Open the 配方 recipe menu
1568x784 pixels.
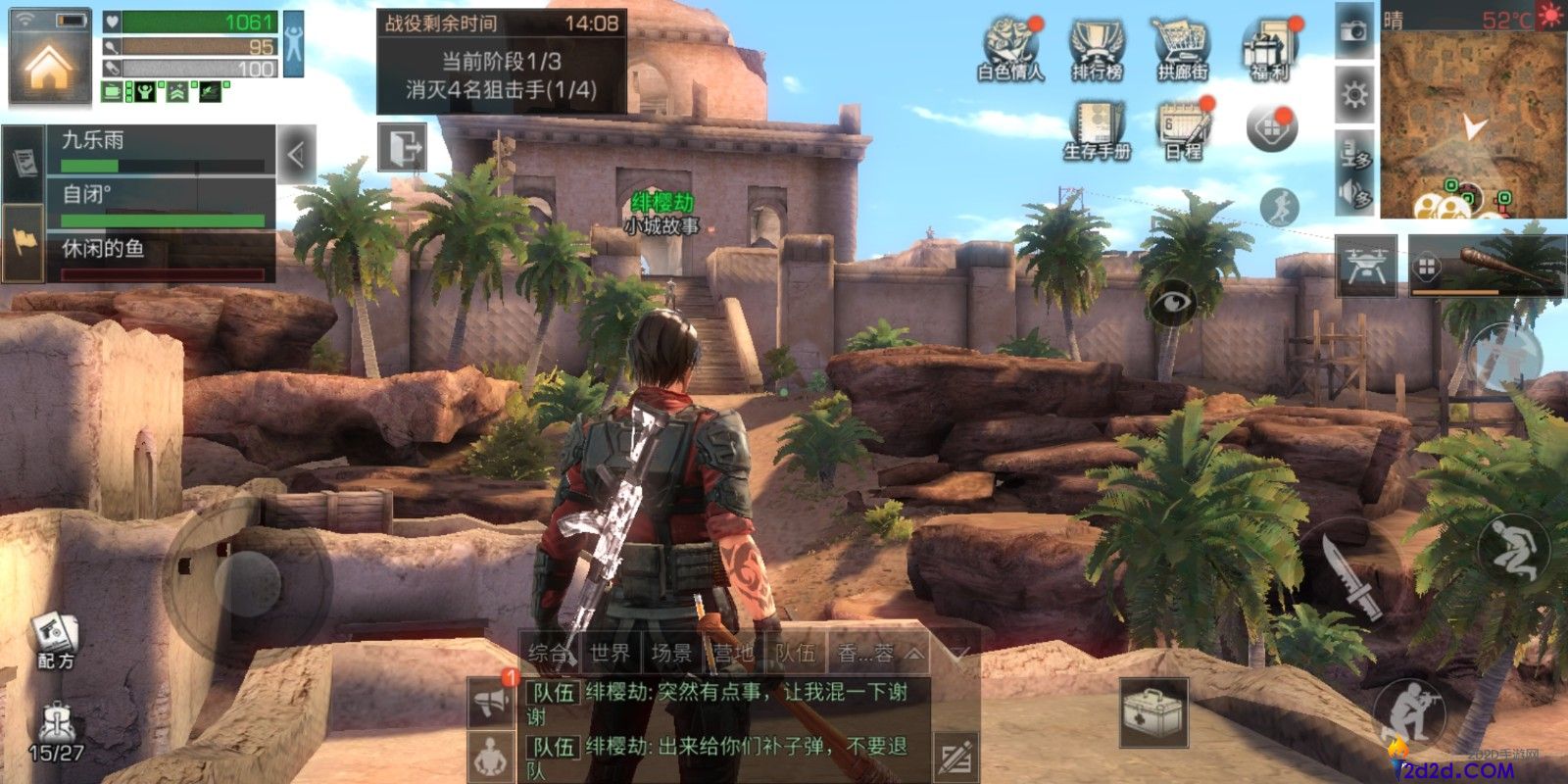click(x=56, y=642)
